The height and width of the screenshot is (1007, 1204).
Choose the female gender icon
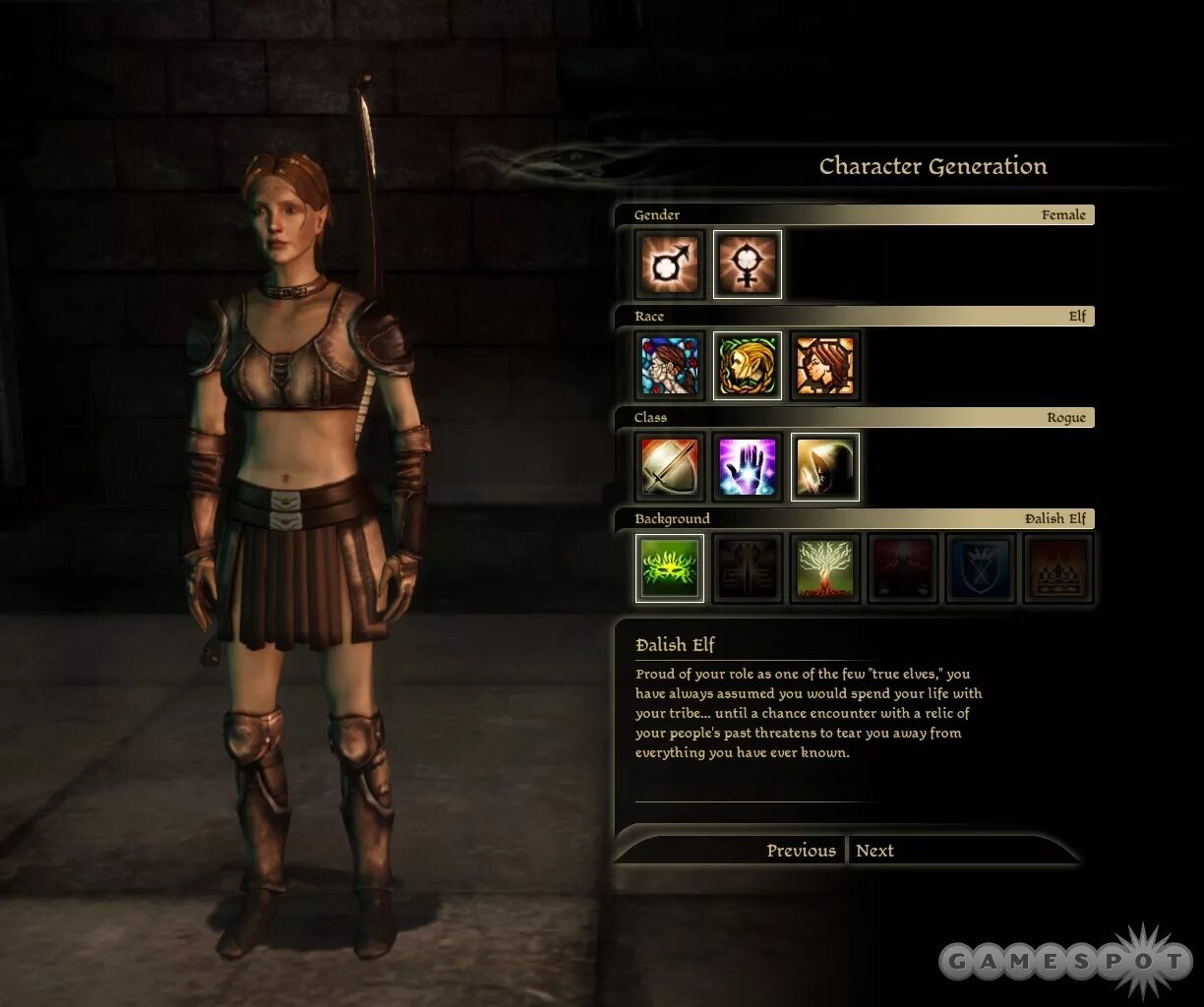tap(748, 265)
